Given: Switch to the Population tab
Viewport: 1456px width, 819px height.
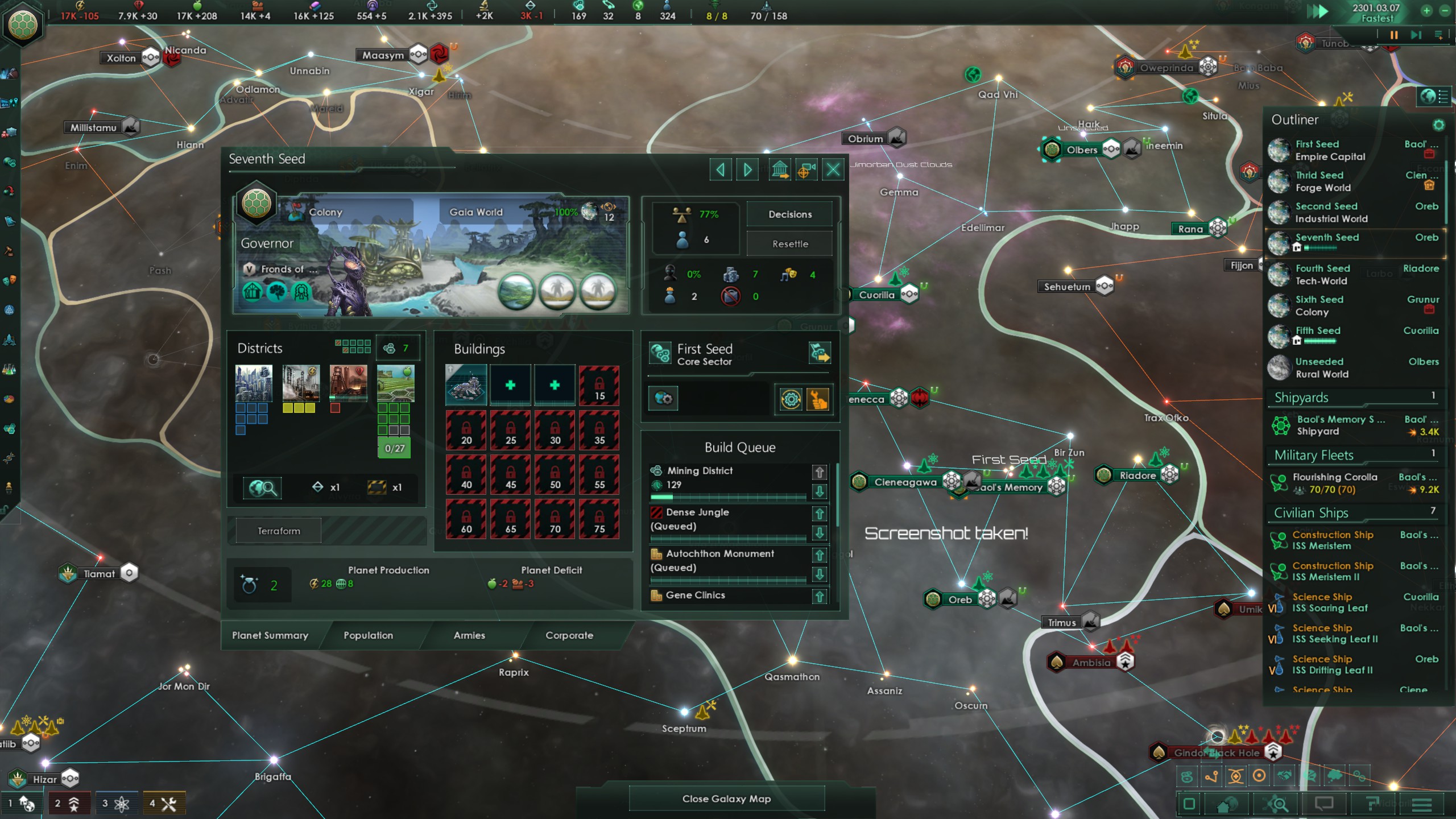Looking at the screenshot, I should coord(367,635).
